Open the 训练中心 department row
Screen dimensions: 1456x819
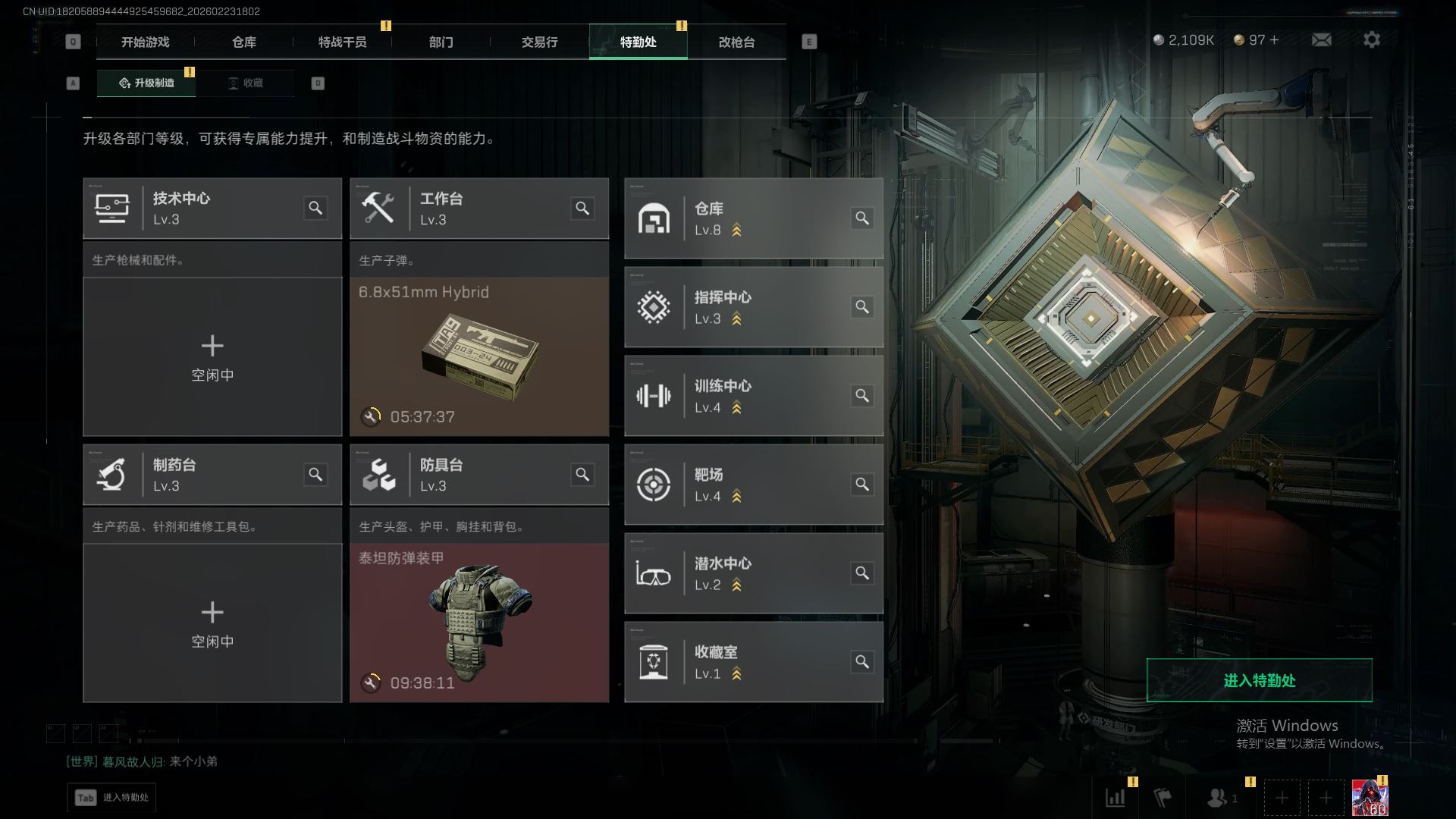(753, 396)
